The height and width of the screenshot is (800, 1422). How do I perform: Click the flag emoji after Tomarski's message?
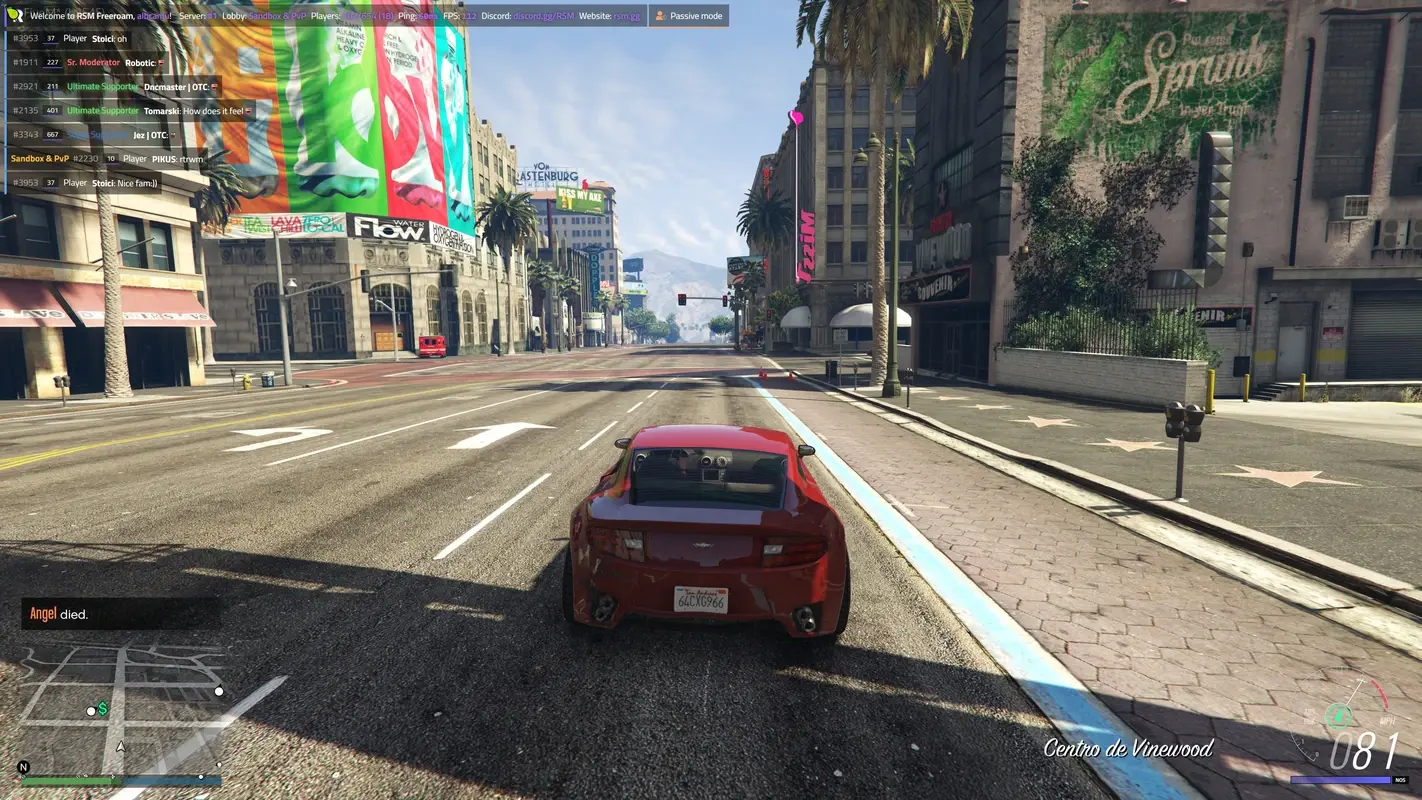click(251, 110)
